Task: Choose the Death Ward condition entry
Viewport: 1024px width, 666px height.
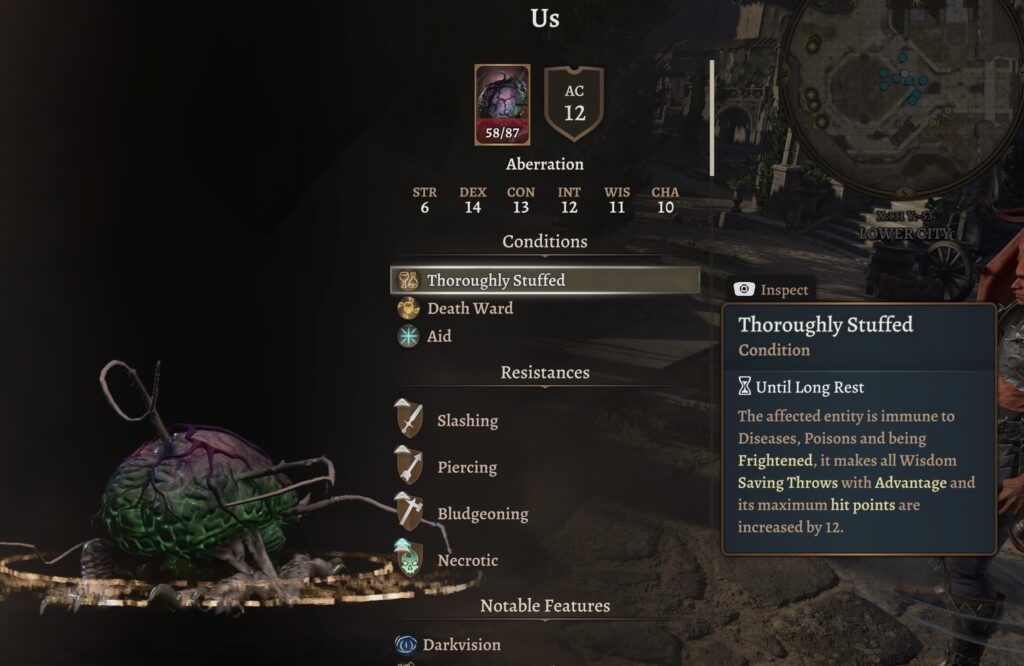Action: click(x=469, y=308)
